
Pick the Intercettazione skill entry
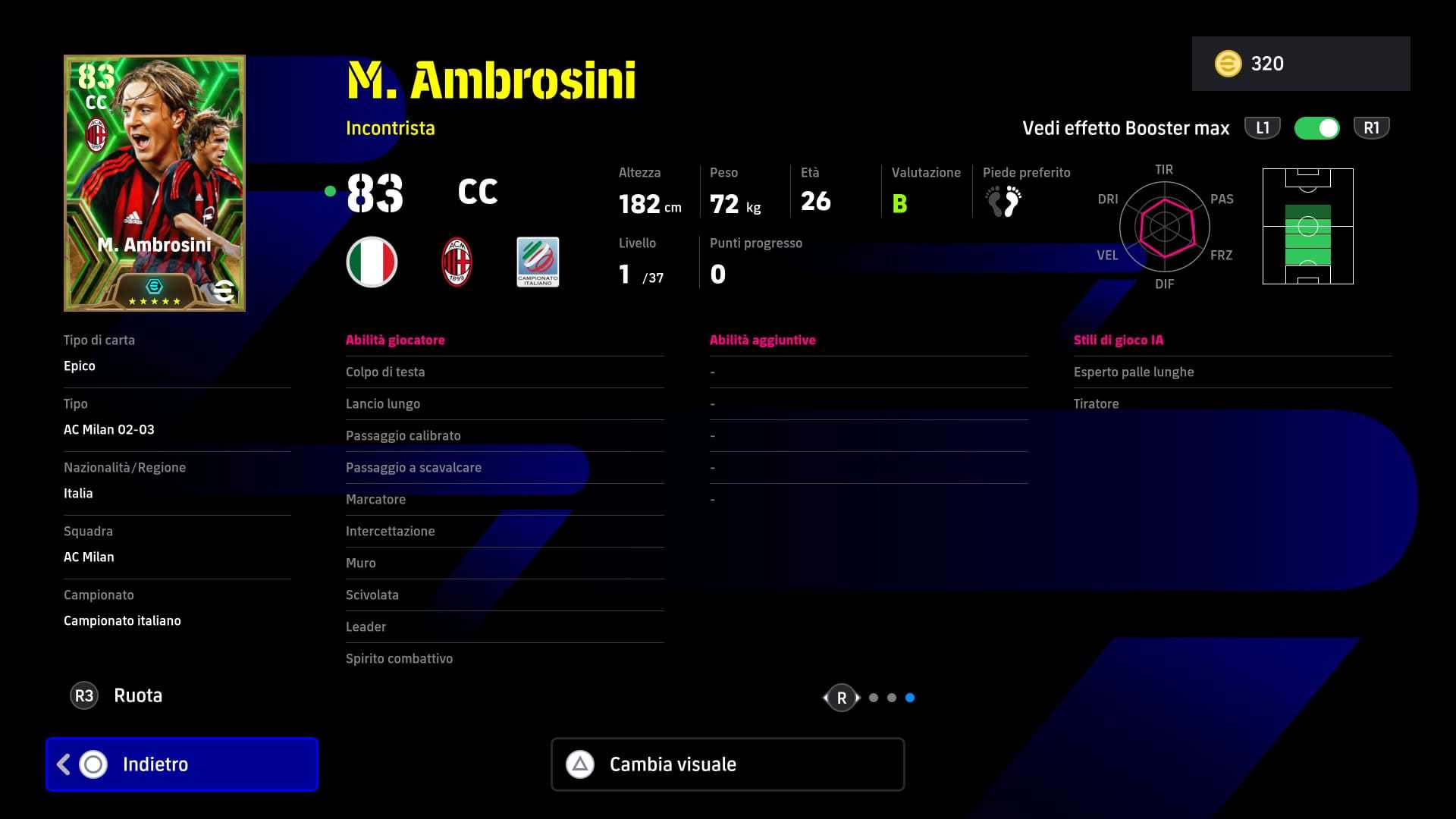pos(504,532)
